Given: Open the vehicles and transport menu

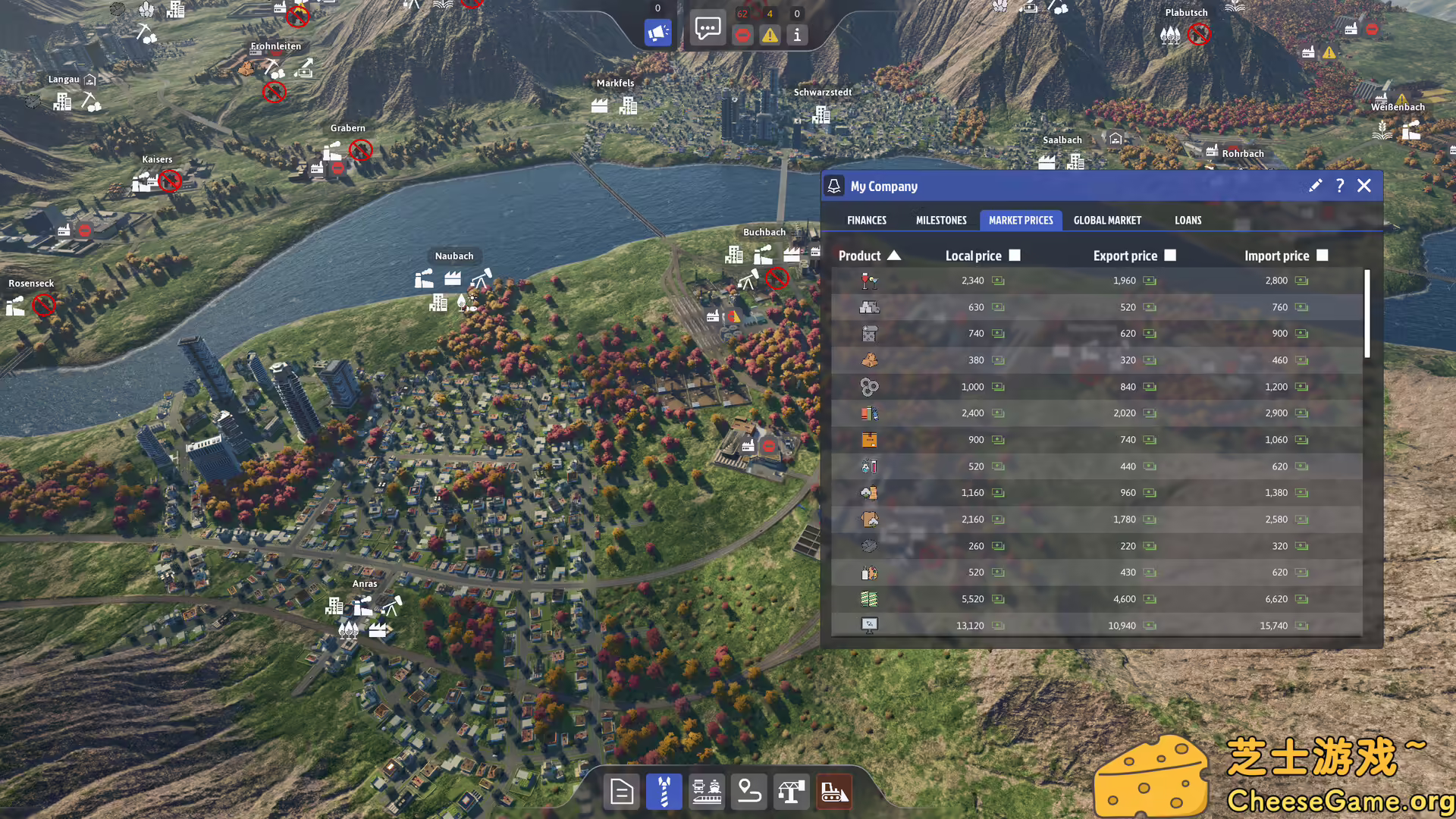Looking at the screenshot, I should 706,791.
